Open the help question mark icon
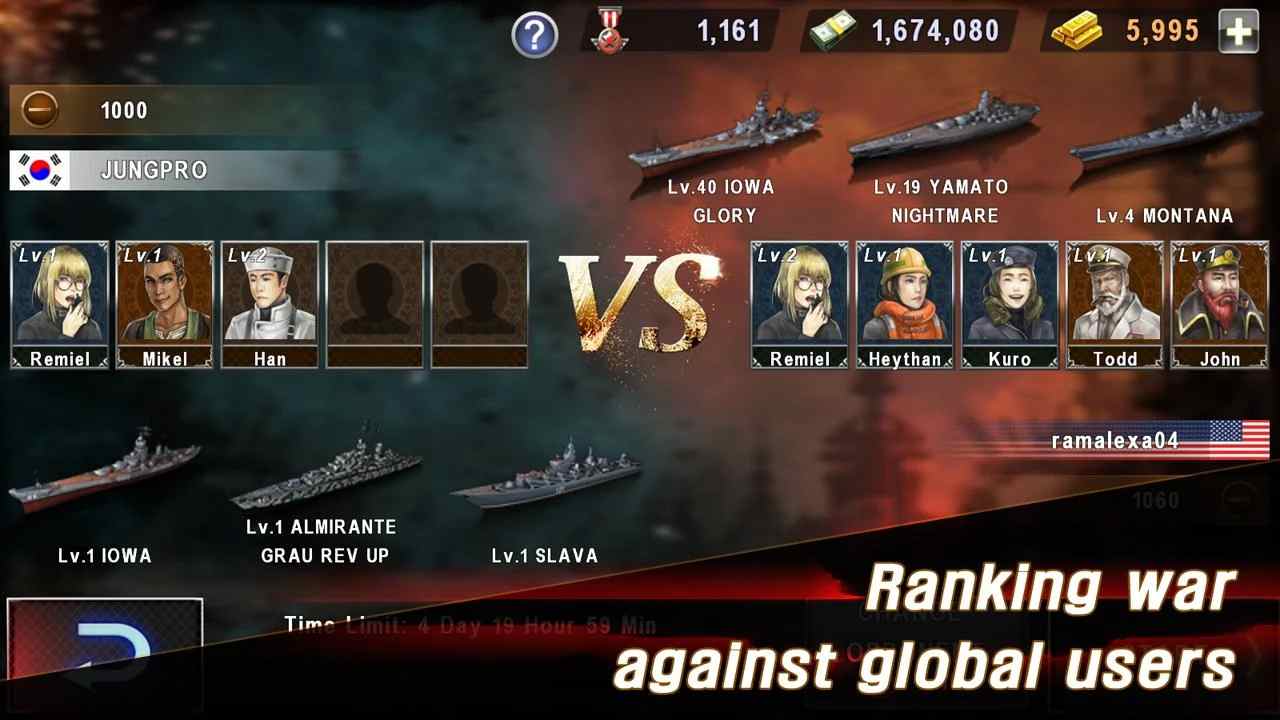Screen dimensions: 1280x720 tap(535, 32)
